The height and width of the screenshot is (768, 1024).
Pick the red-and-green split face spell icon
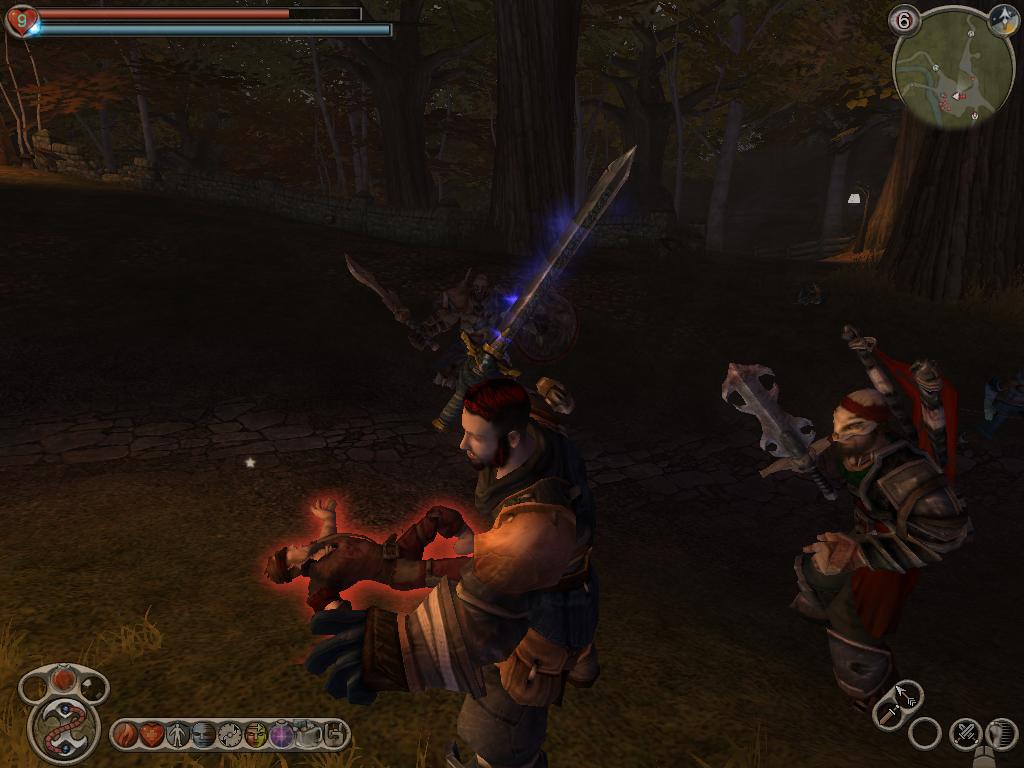click(x=256, y=735)
